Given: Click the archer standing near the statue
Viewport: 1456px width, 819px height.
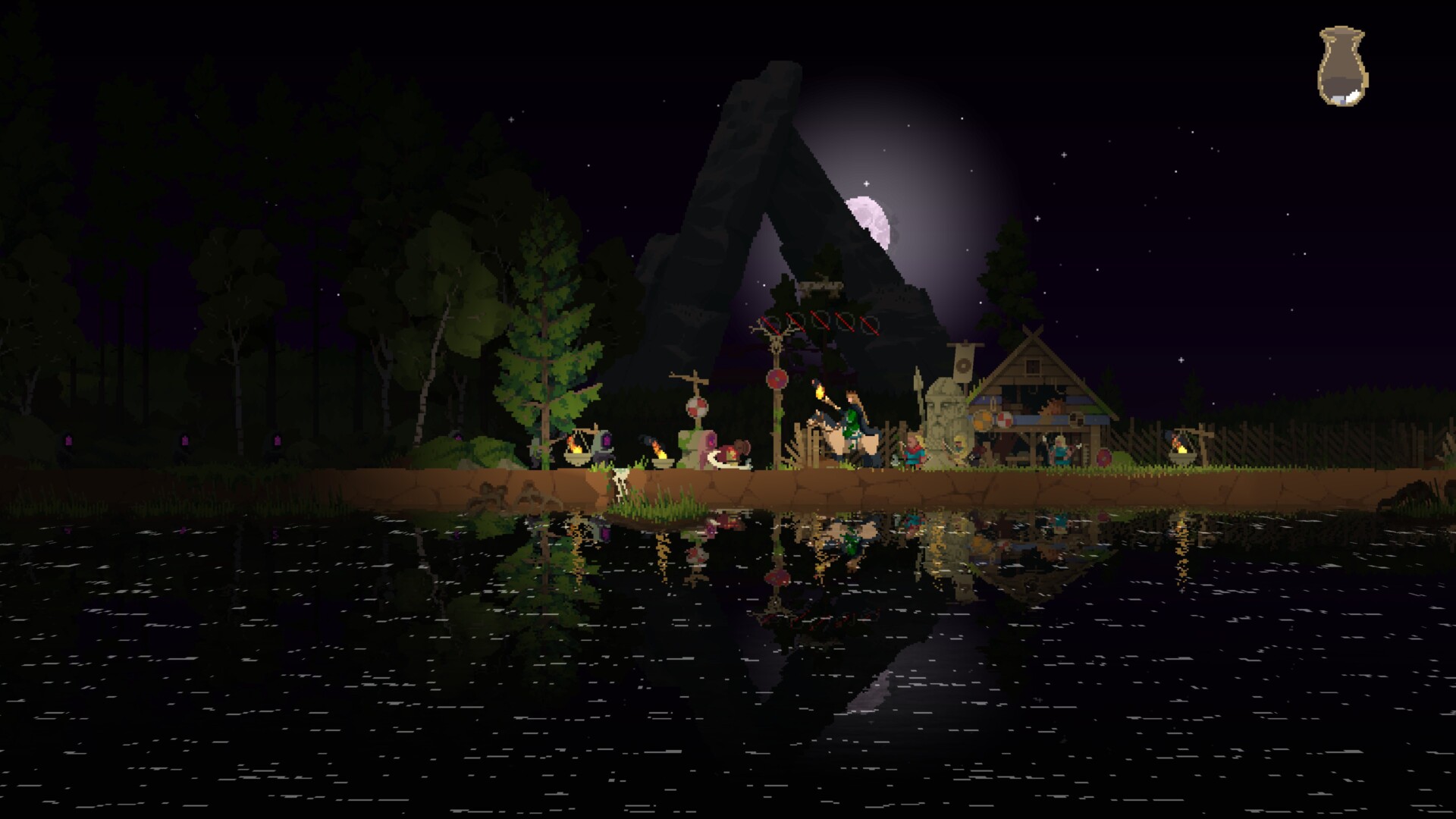Looking at the screenshot, I should pos(959,450).
